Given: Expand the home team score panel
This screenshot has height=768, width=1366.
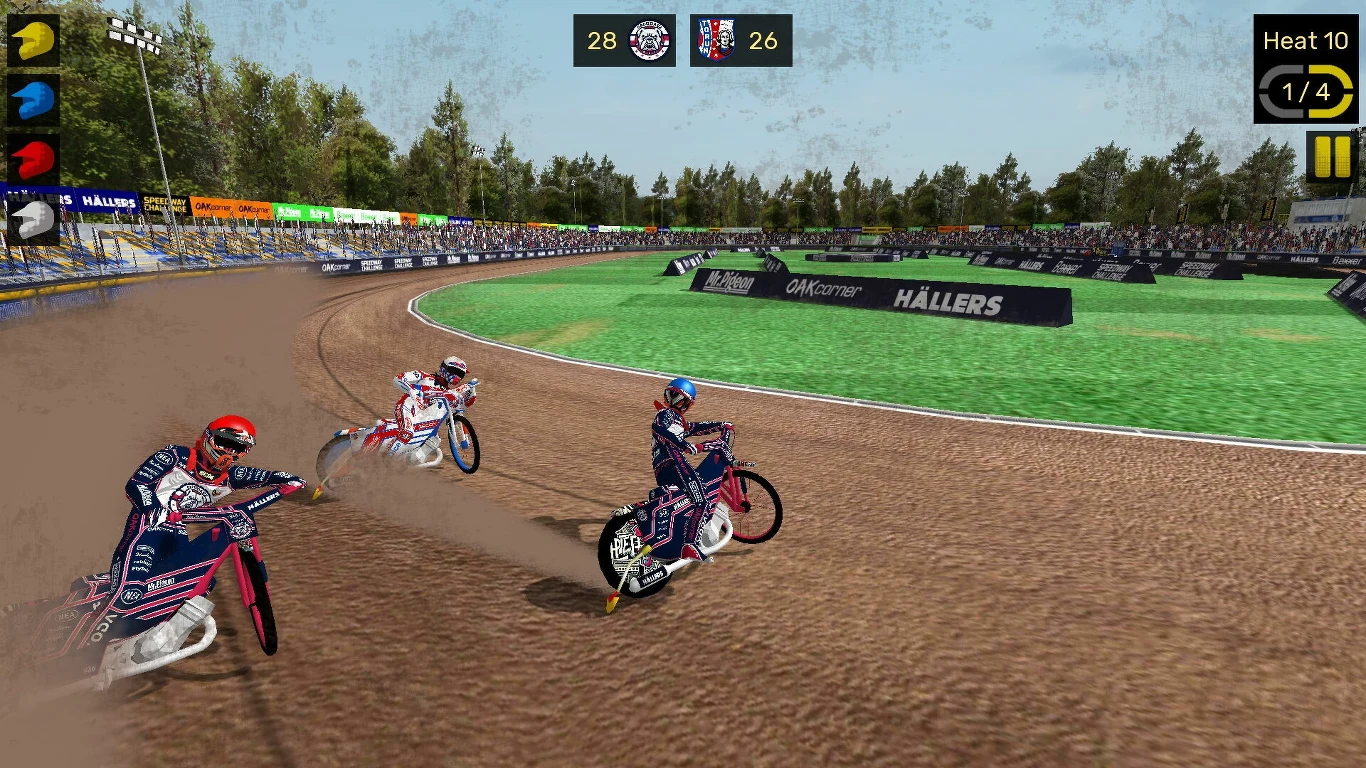Looking at the screenshot, I should pos(625,41).
